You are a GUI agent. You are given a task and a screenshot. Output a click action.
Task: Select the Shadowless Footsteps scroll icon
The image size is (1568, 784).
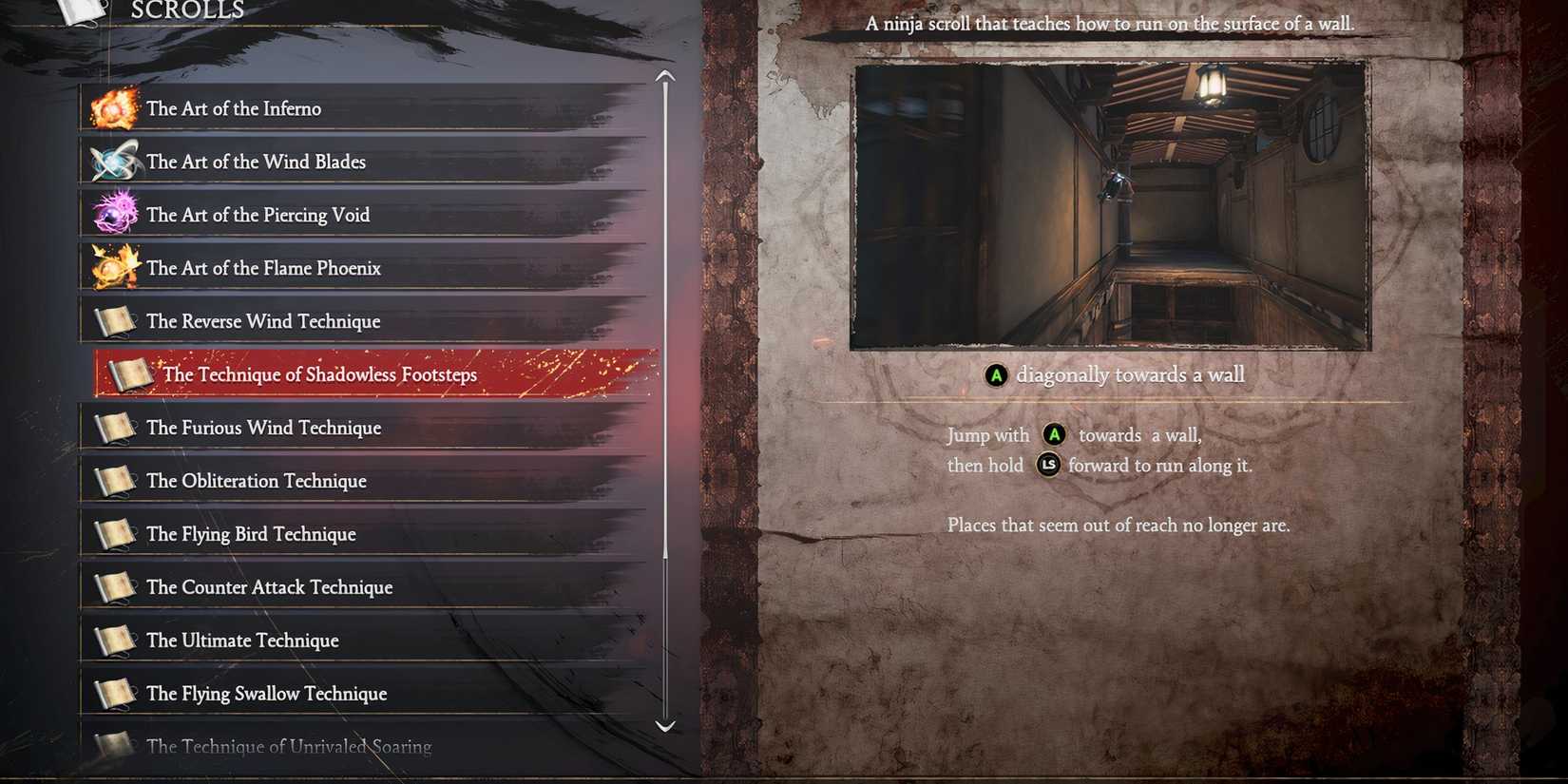[130, 374]
